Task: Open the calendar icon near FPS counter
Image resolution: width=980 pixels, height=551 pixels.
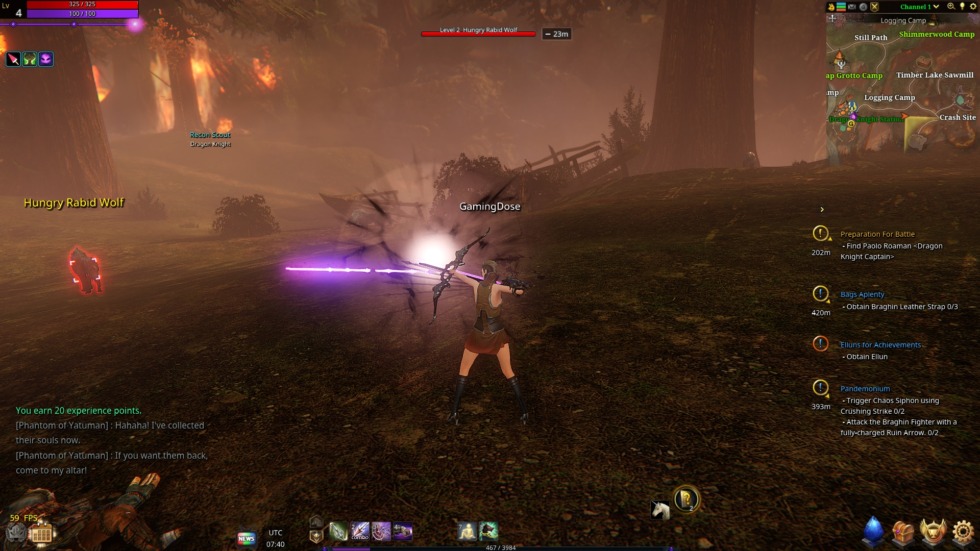Action: (41, 534)
